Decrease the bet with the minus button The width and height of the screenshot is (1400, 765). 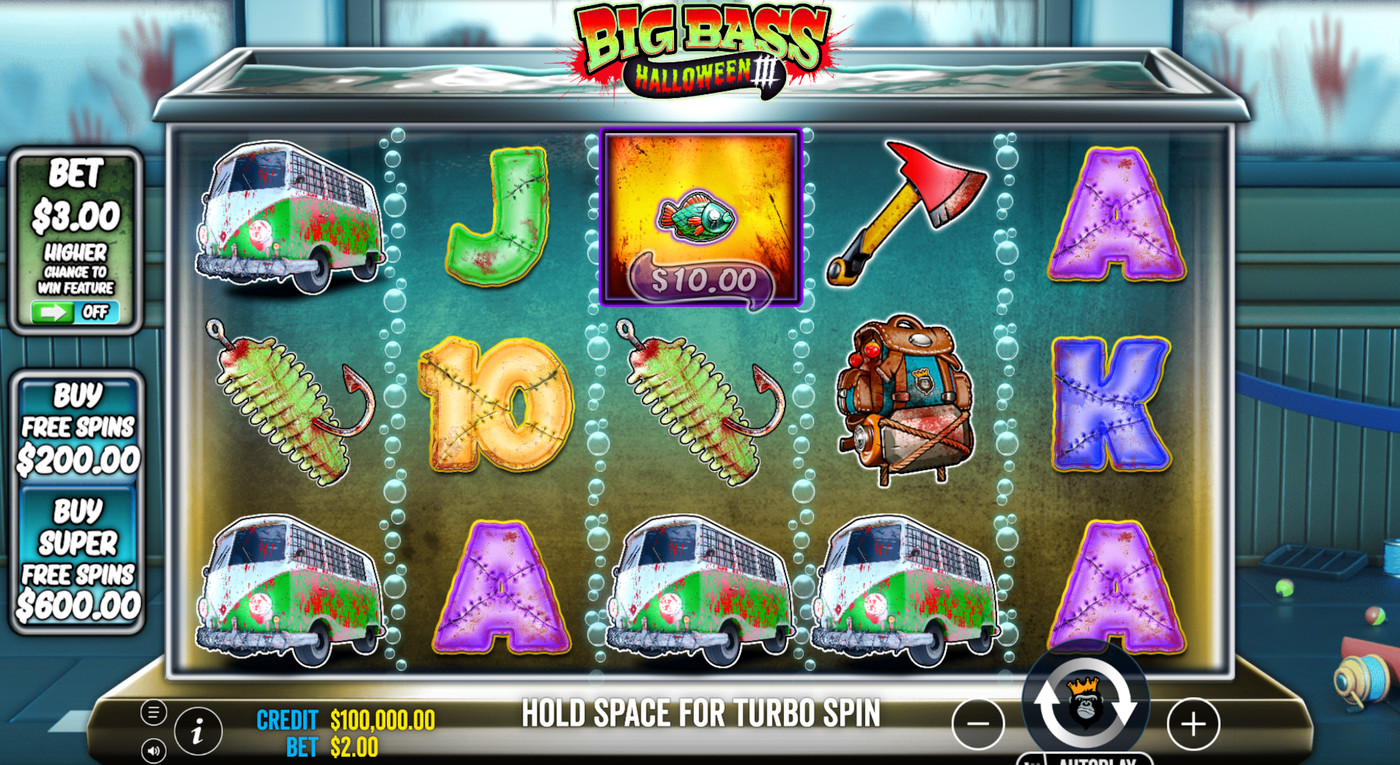977,724
